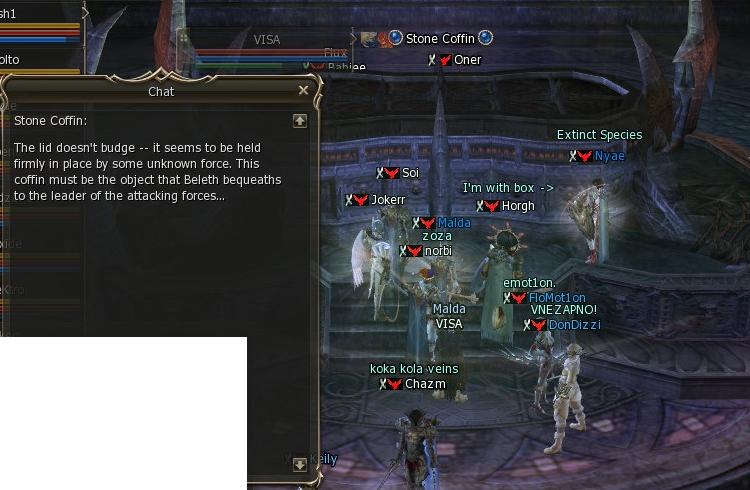Toggle the party frame expander arrow
The width and height of the screenshot is (750, 490).
[x=85, y=12]
